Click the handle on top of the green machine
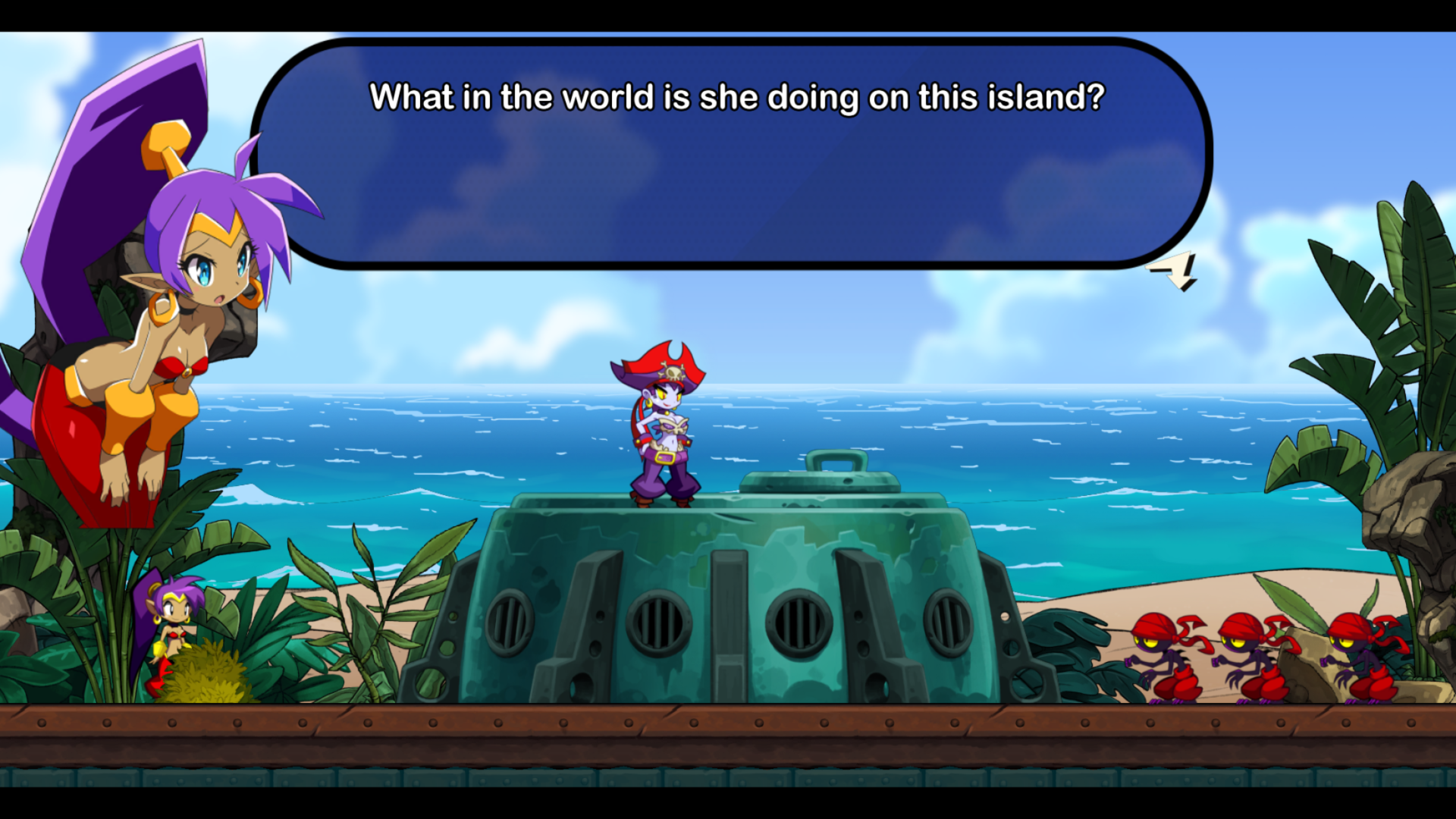The width and height of the screenshot is (1456, 819). coord(838,463)
